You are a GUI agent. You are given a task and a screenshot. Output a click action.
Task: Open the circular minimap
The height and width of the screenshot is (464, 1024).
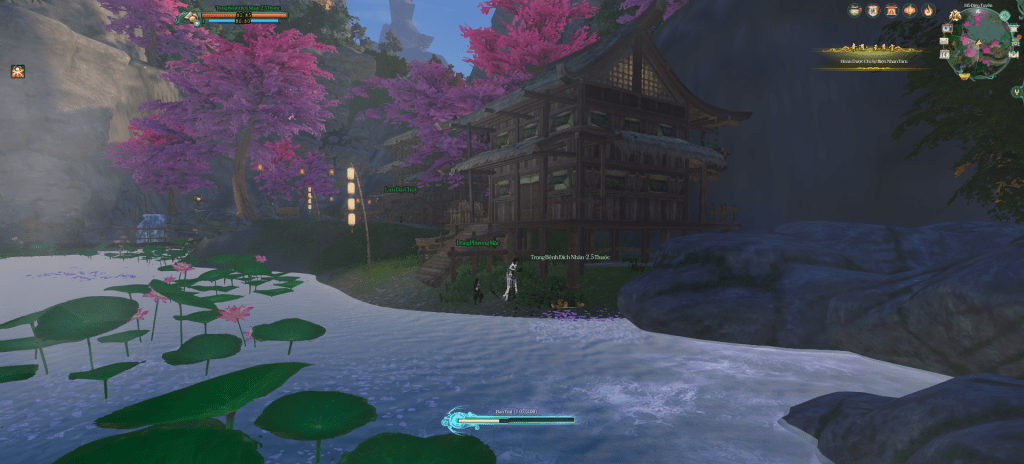point(980,44)
